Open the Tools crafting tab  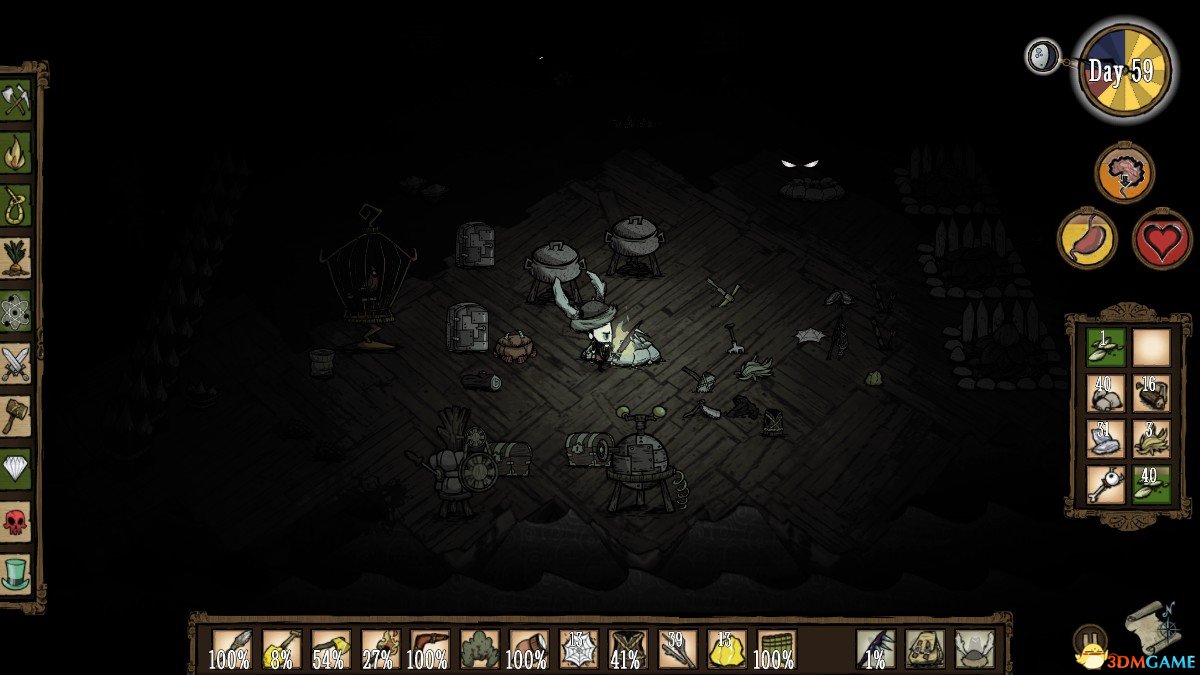tap(16, 101)
